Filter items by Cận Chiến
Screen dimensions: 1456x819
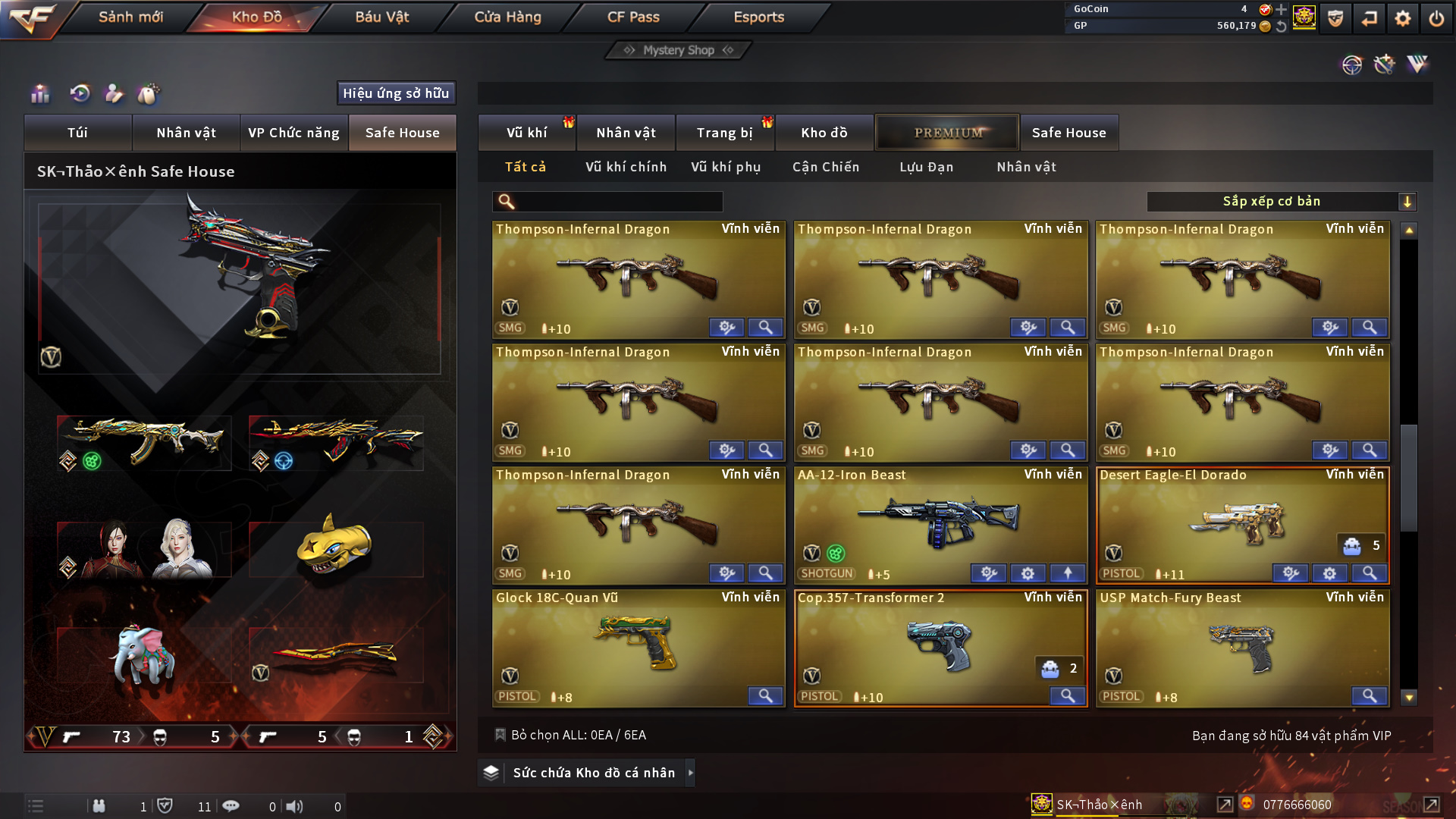[x=826, y=167]
